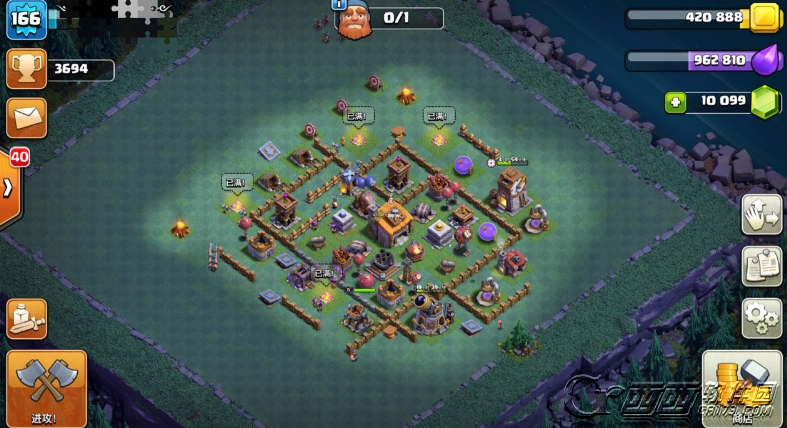Tap the sailing boat icon above attack
This screenshot has width=787, height=428.
point(26,319)
